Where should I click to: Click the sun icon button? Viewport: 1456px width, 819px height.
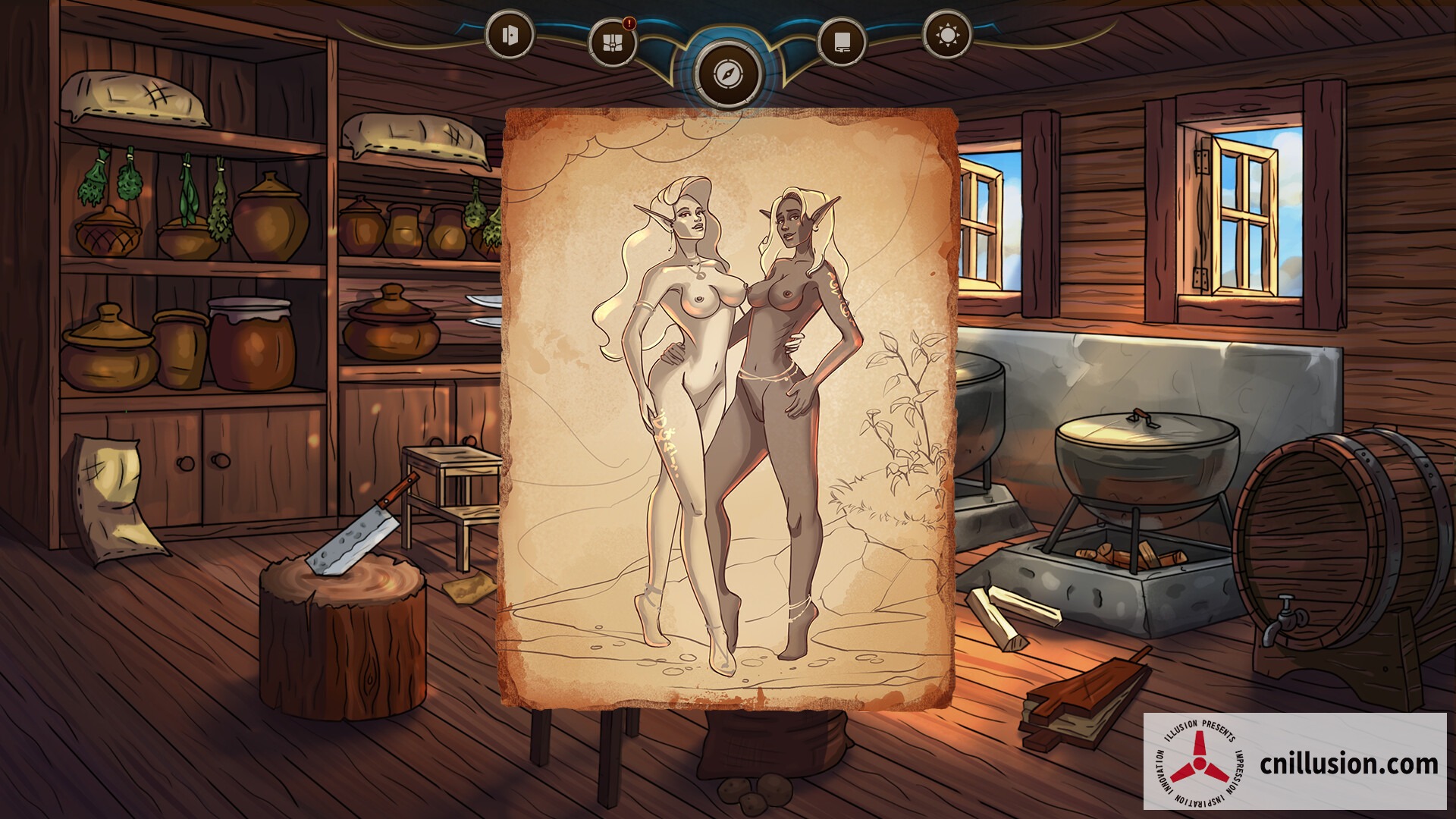(x=947, y=36)
